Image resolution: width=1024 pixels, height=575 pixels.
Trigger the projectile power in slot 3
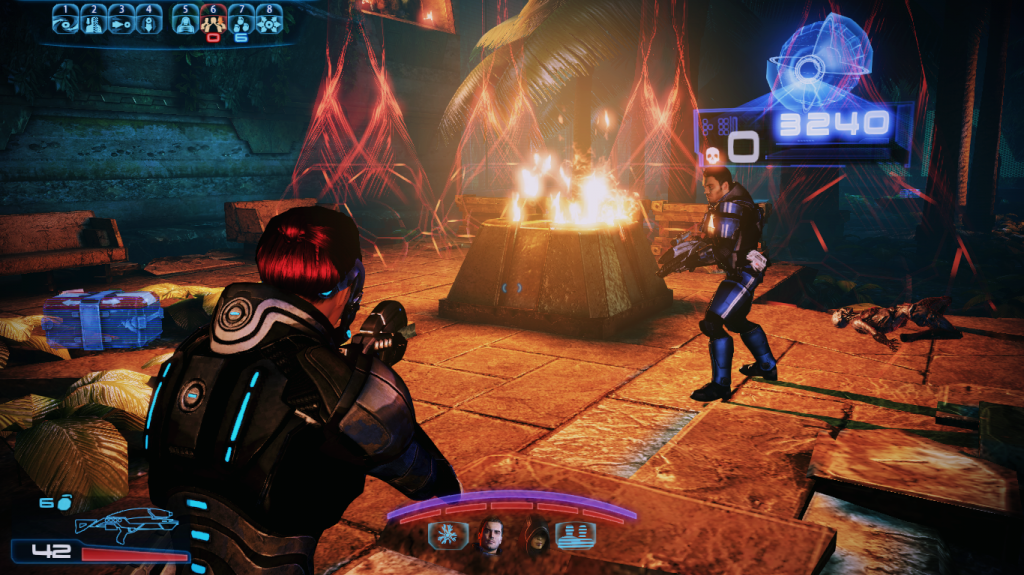pyautogui.click(x=121, y=21)
